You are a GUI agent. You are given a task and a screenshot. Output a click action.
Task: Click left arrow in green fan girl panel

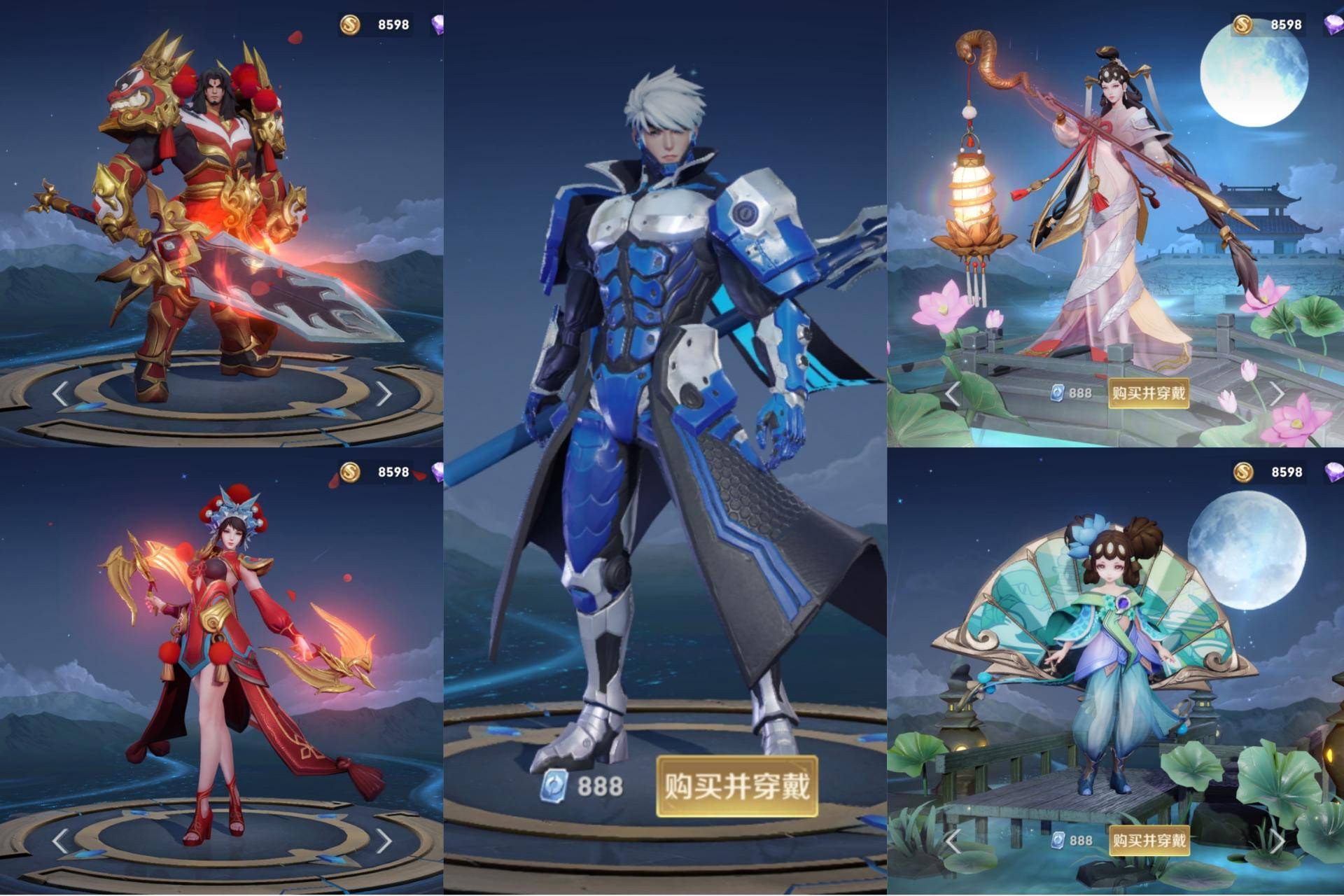click(x=952, y=841)
